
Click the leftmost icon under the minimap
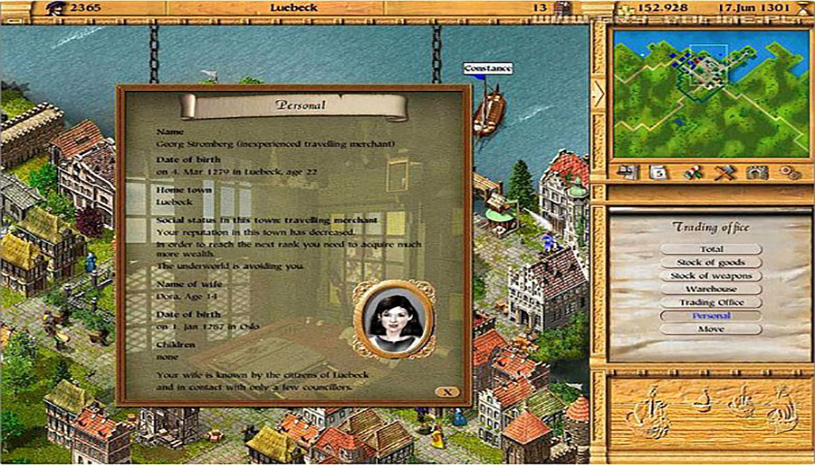(629, 172)
